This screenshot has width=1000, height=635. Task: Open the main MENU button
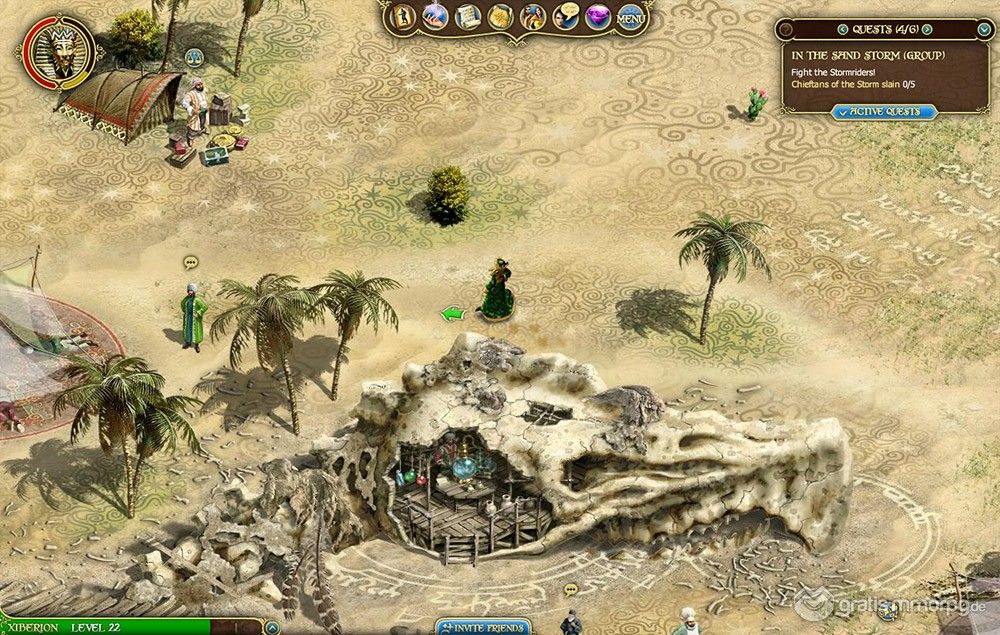pos(630,17)
